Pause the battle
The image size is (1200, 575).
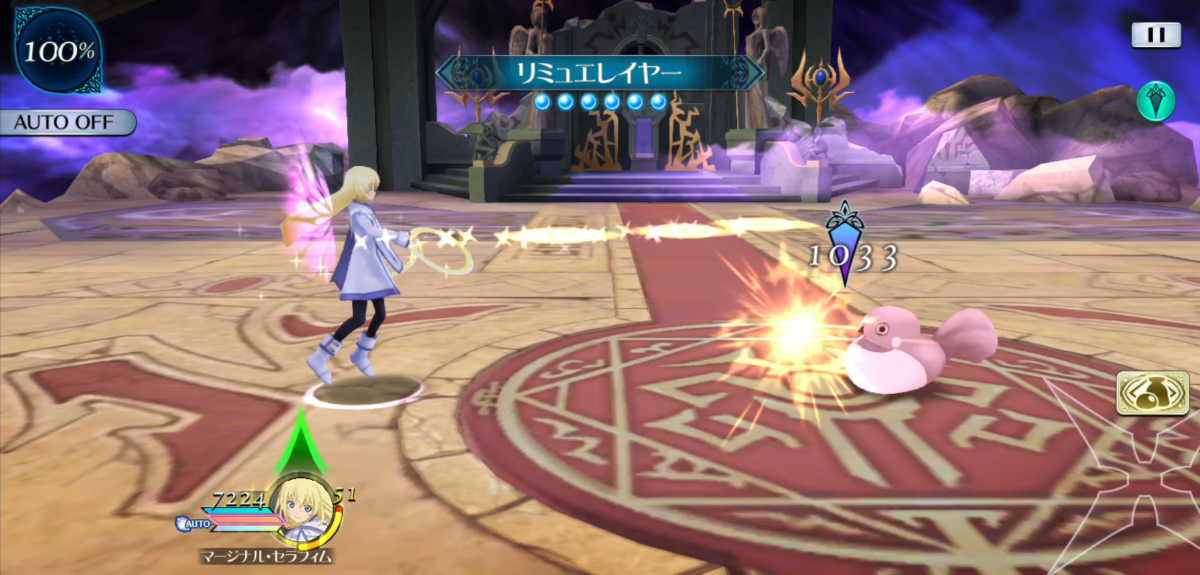[1156, 35]
